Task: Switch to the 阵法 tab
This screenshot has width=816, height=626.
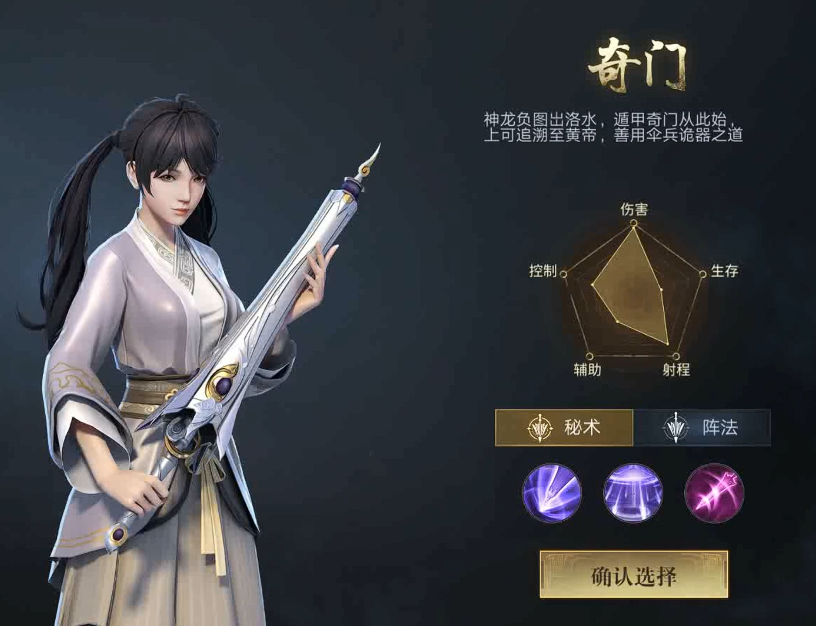Action: tap(702, 428)
